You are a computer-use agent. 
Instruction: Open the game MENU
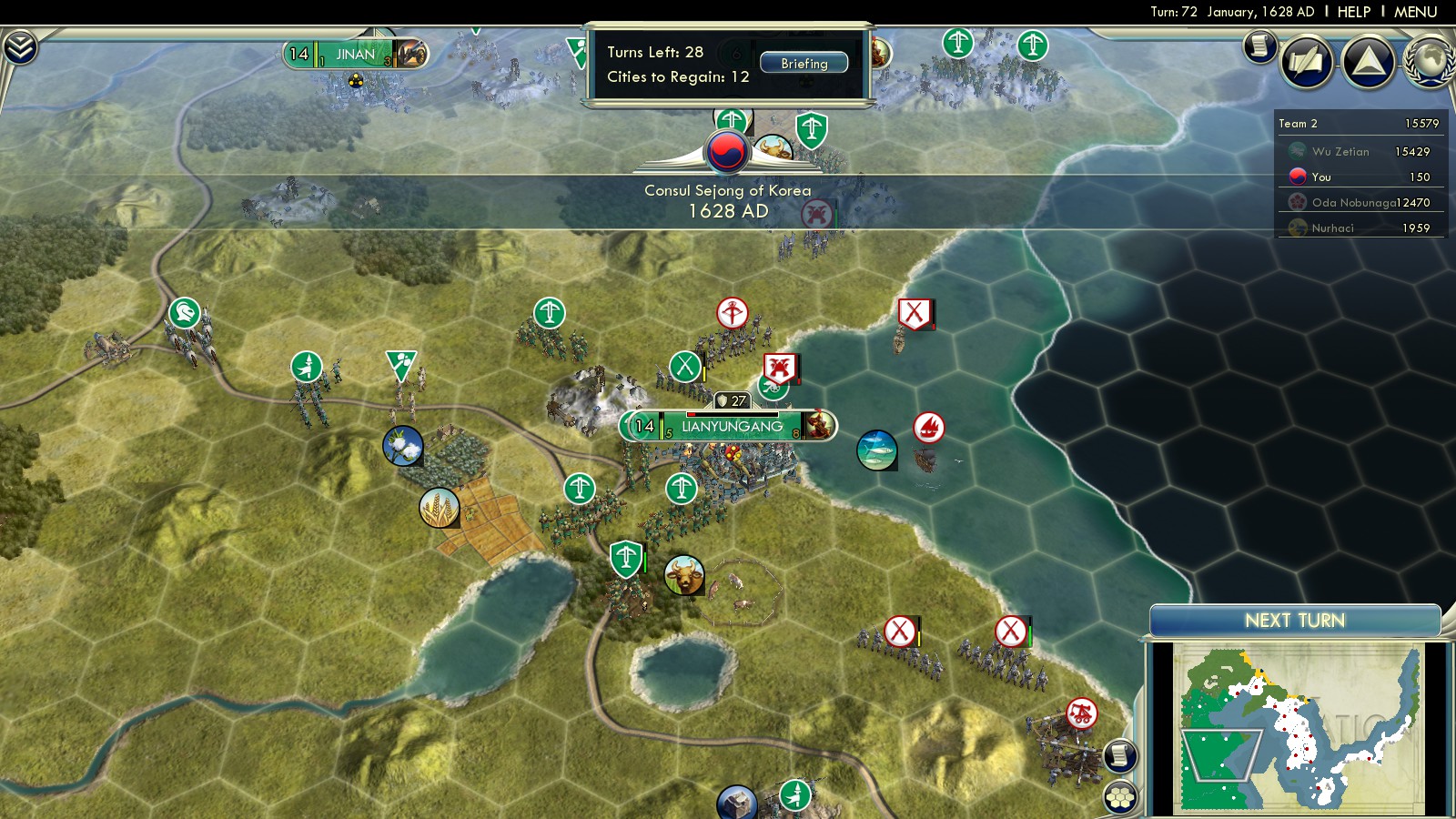click(x=1415, y=12)
